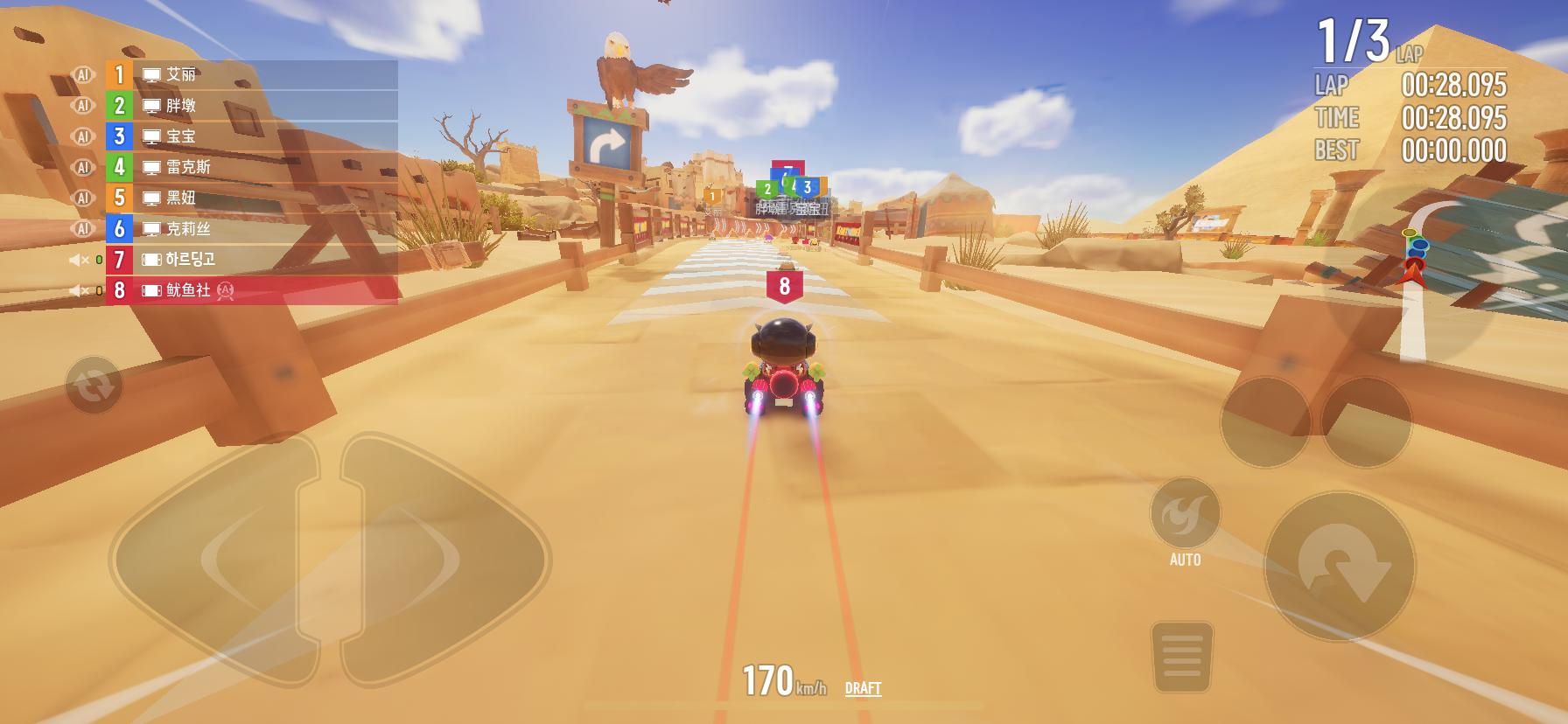Toggle the AUTO boost button

tap(1185, 515)
